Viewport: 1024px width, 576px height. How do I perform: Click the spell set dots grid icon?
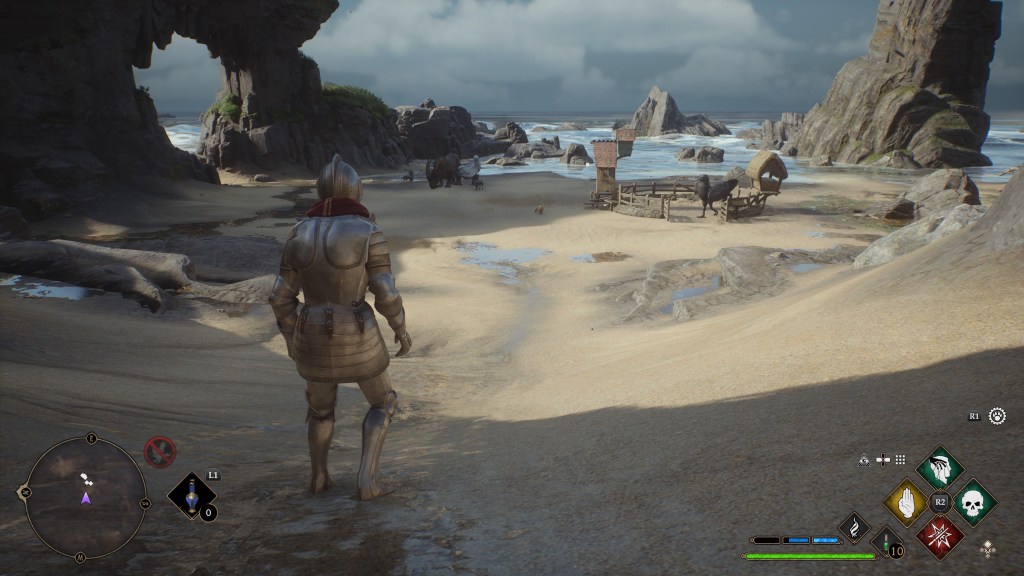coord(900,459)
